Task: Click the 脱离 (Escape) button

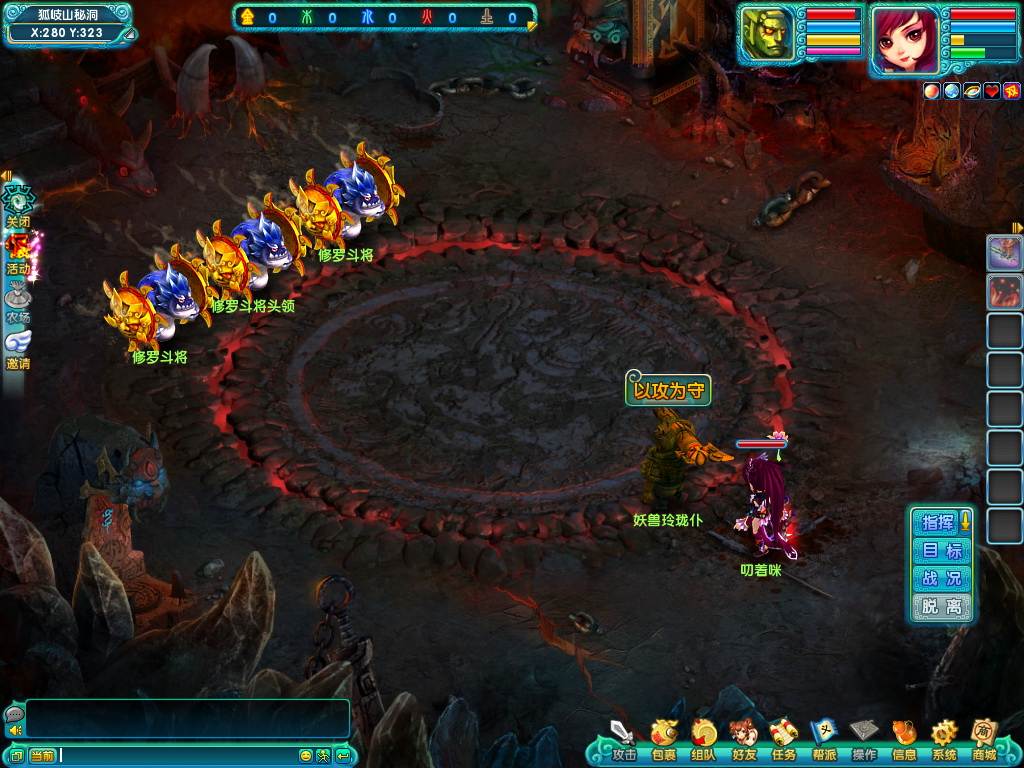Action: (941, 606)
